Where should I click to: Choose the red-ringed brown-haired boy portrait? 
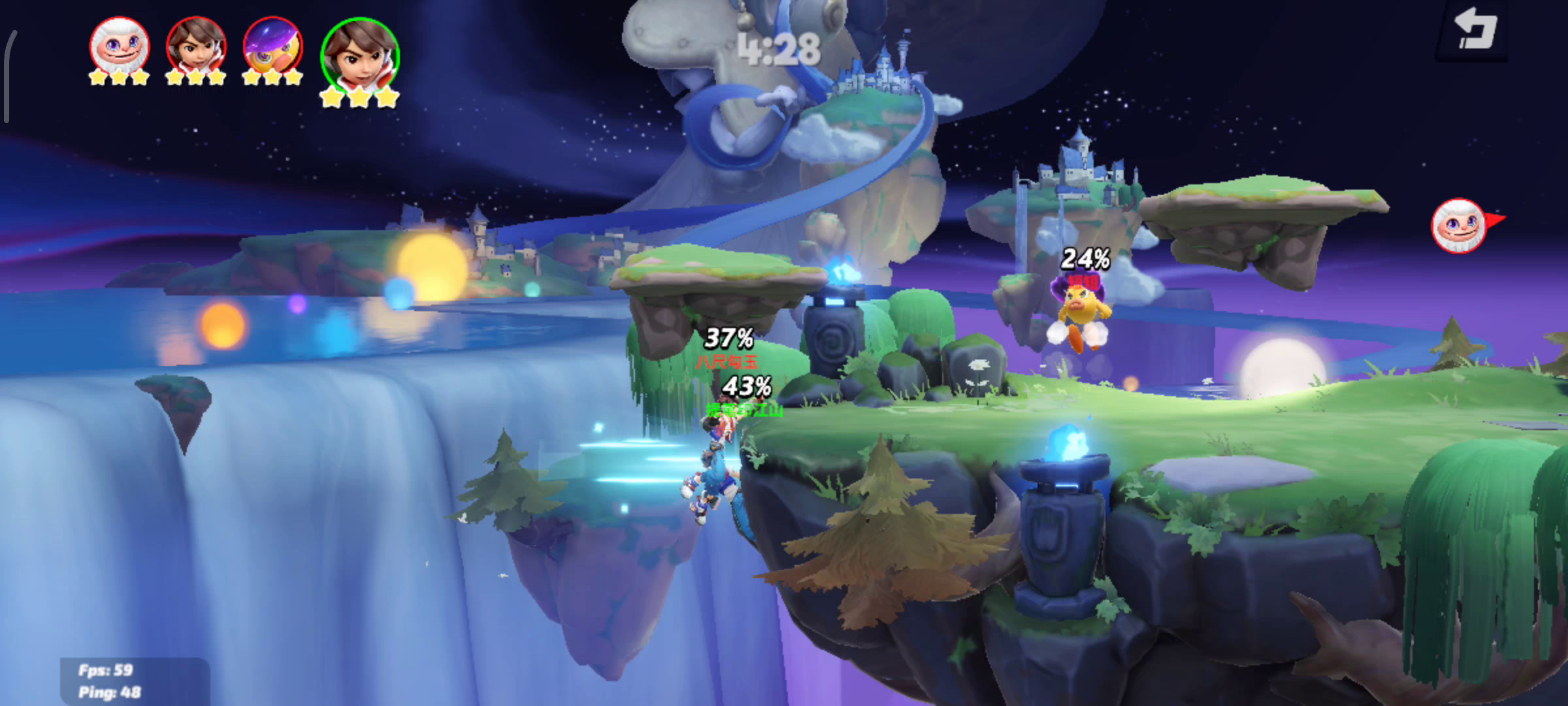click(x=196, y=47)
